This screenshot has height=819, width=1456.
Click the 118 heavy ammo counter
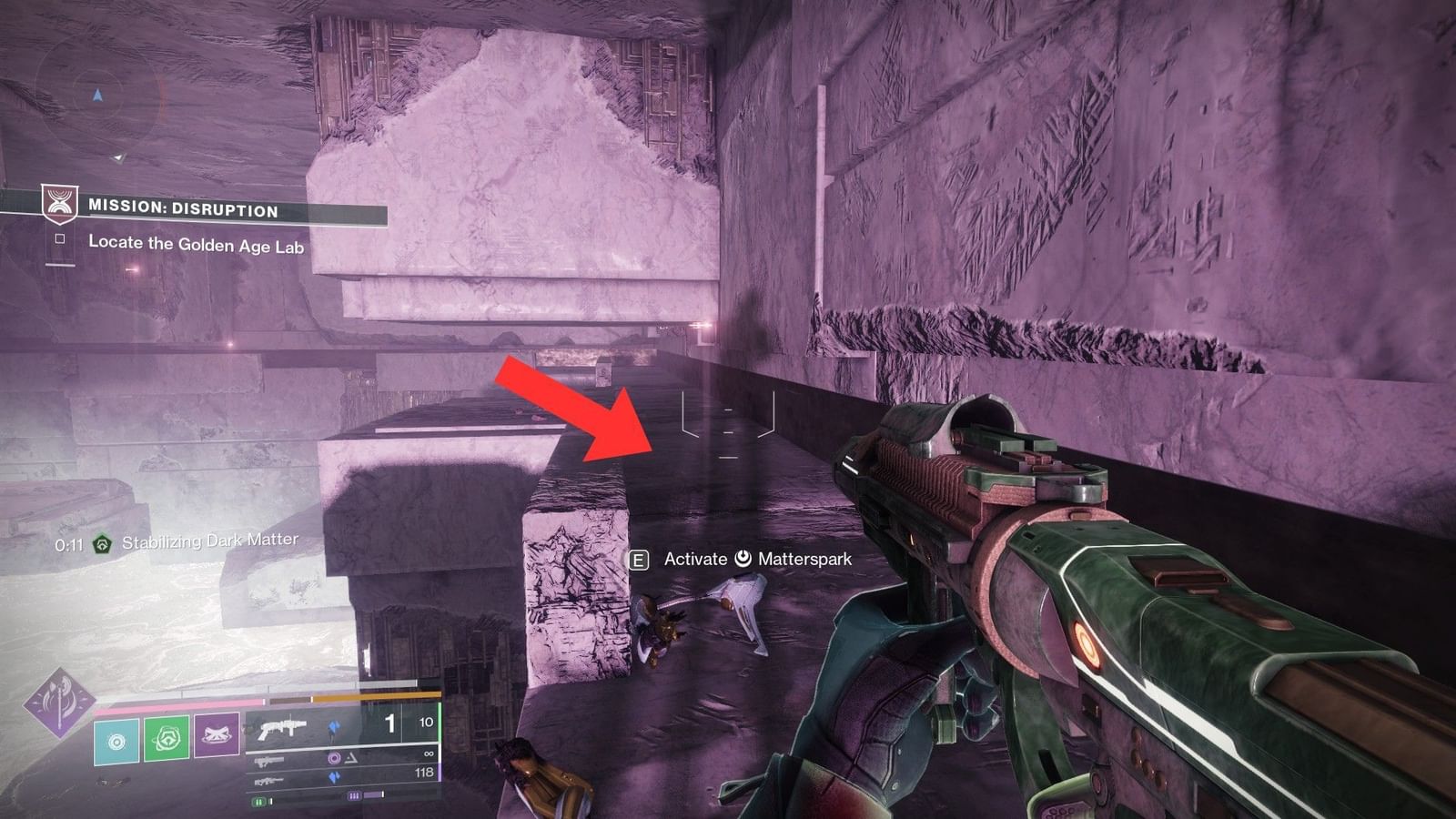[x=424, y=771]
